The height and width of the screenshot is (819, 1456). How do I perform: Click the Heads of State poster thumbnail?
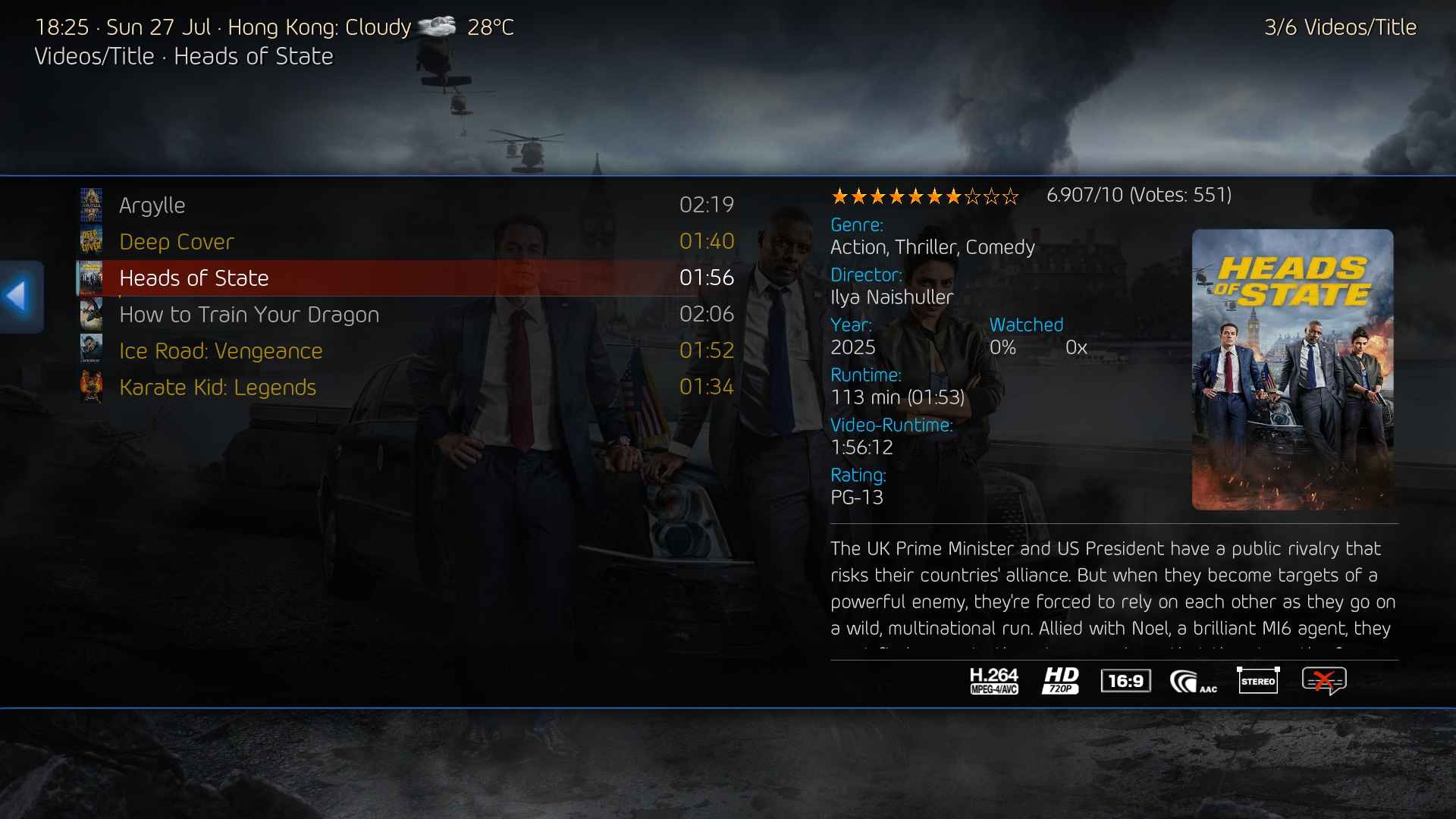point(1292,369)
